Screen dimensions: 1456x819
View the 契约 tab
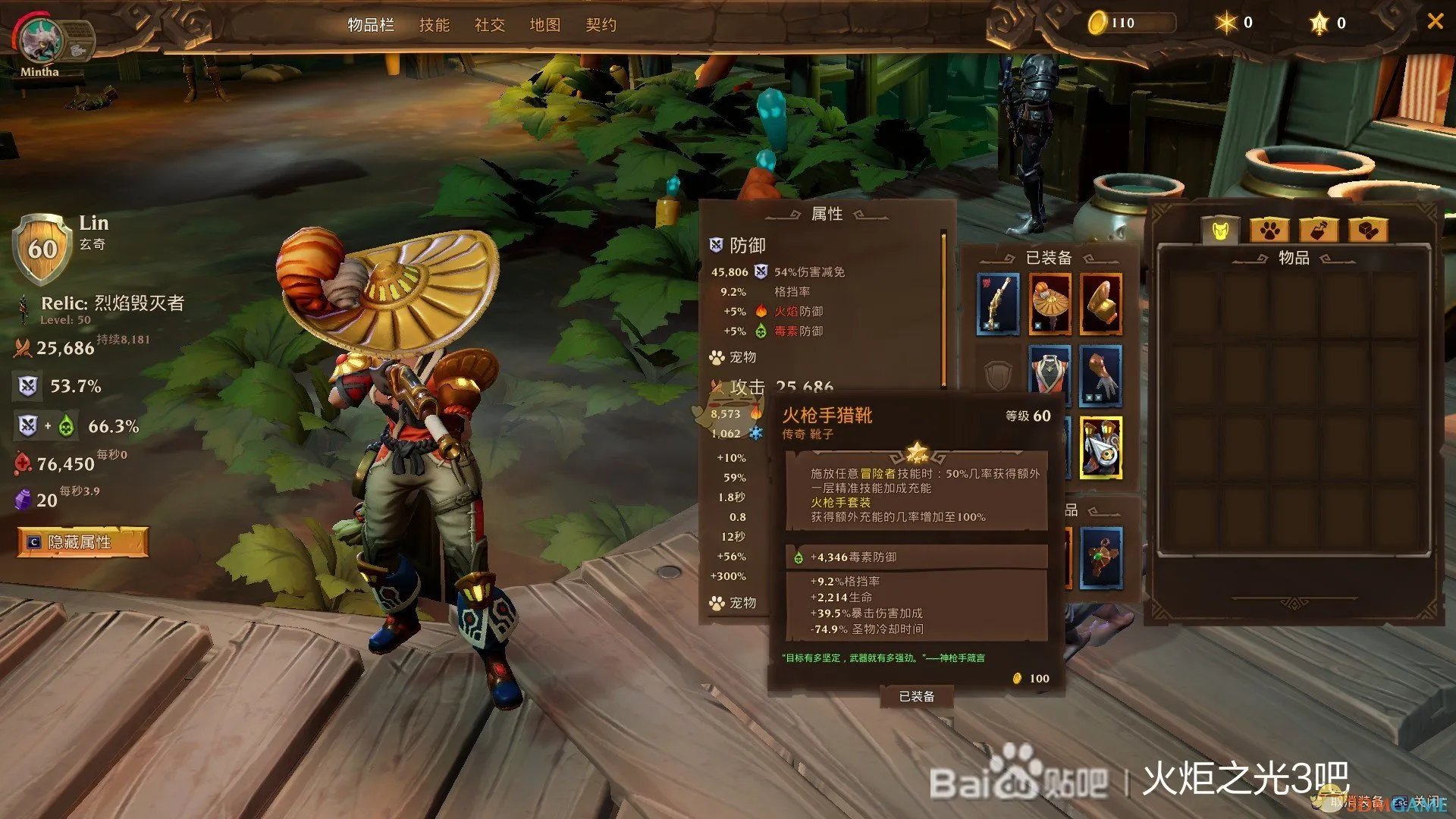601,25
